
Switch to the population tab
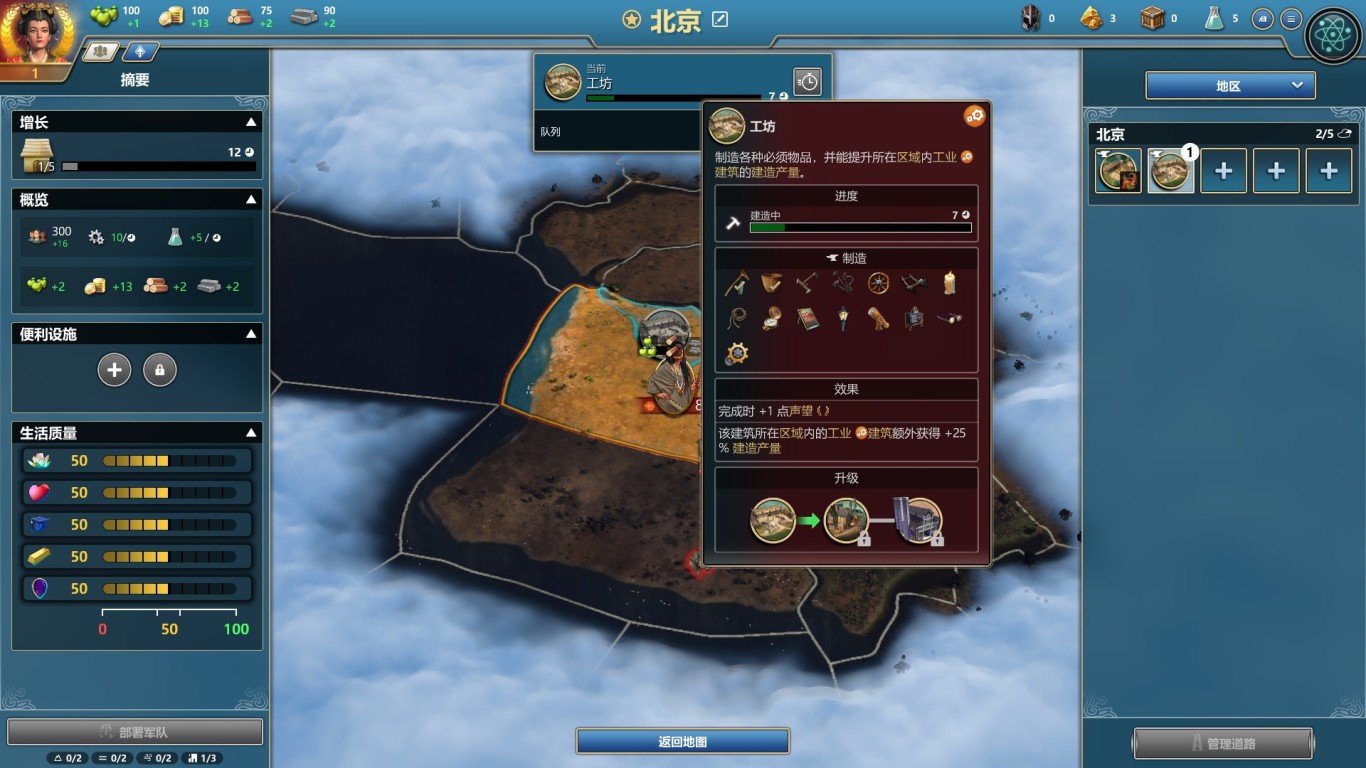tap(100, 51)
